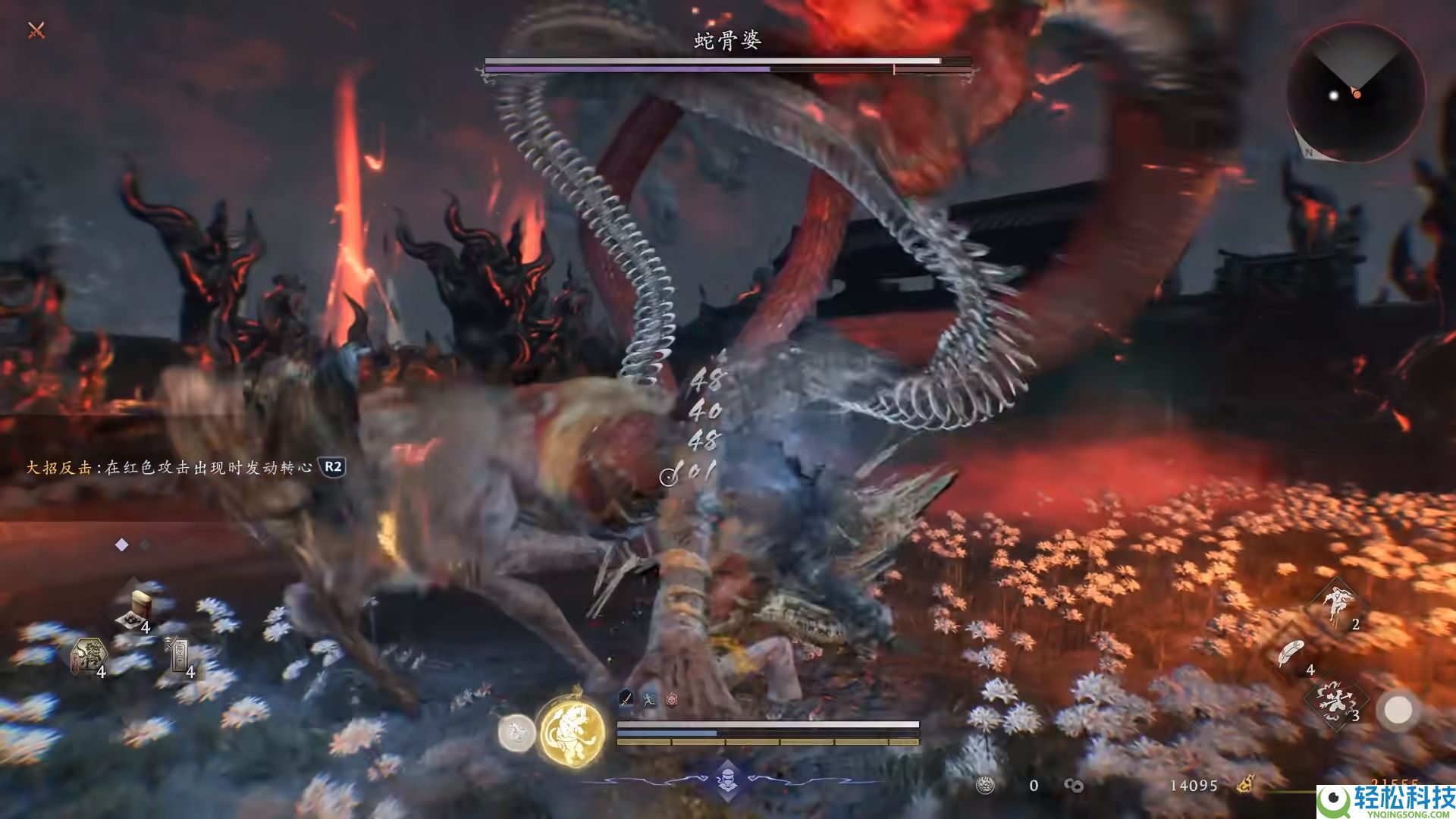Click the circular minimap
Image resolution: width=1456 pixels, height=819 pixels.
pyautogui.click(x=1355, y=92)
